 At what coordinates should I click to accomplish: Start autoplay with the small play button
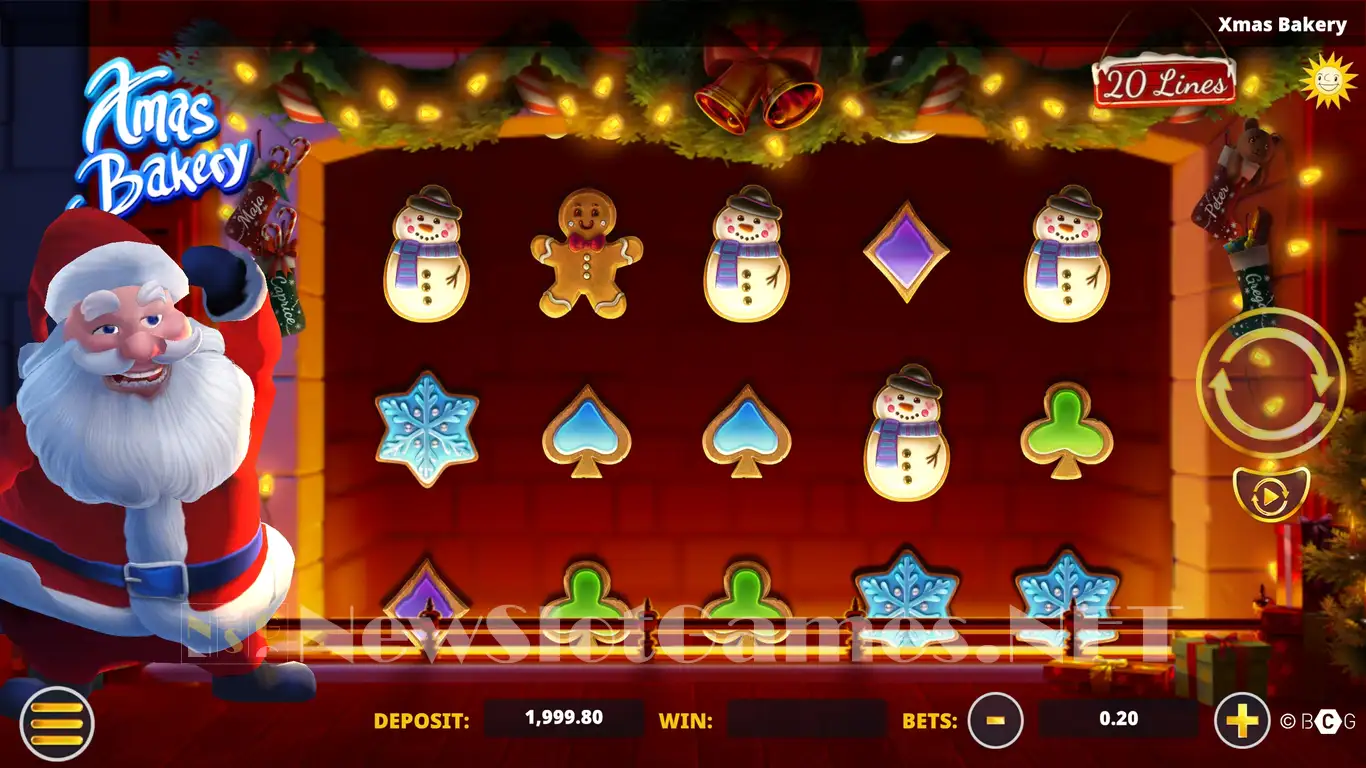1271,494
